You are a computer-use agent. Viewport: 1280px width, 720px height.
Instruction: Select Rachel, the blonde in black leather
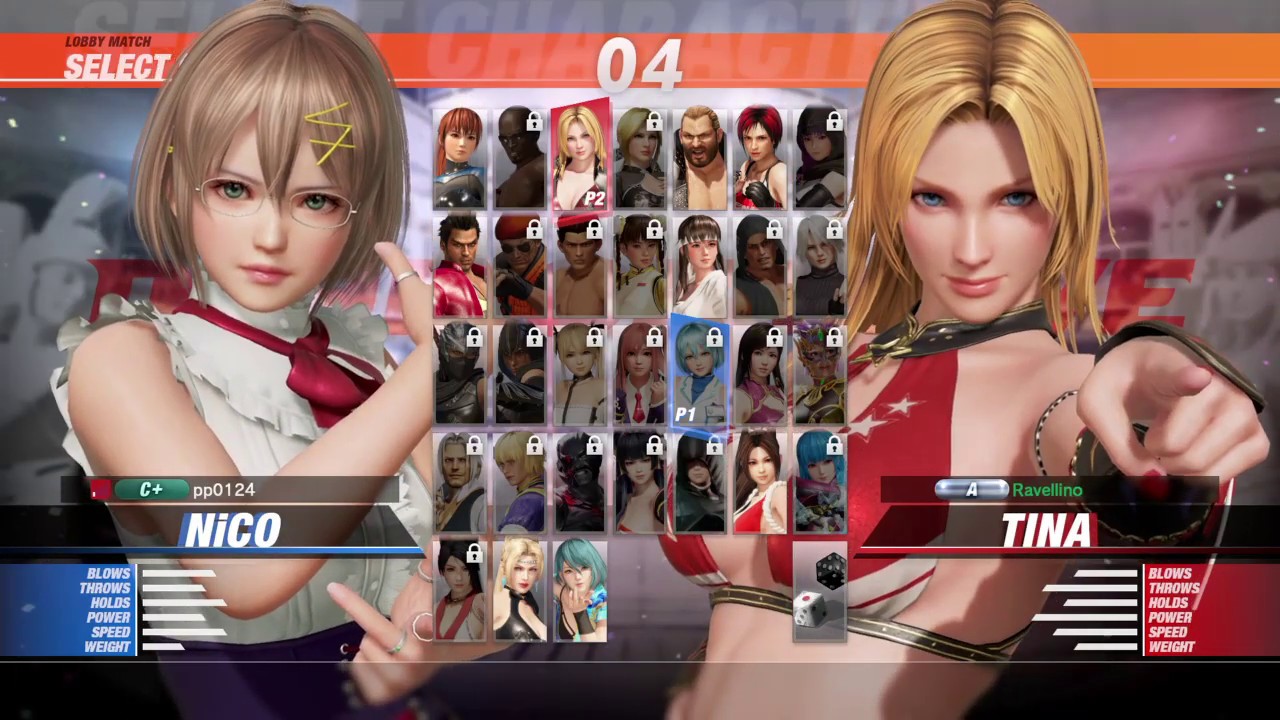click(520, 590)
